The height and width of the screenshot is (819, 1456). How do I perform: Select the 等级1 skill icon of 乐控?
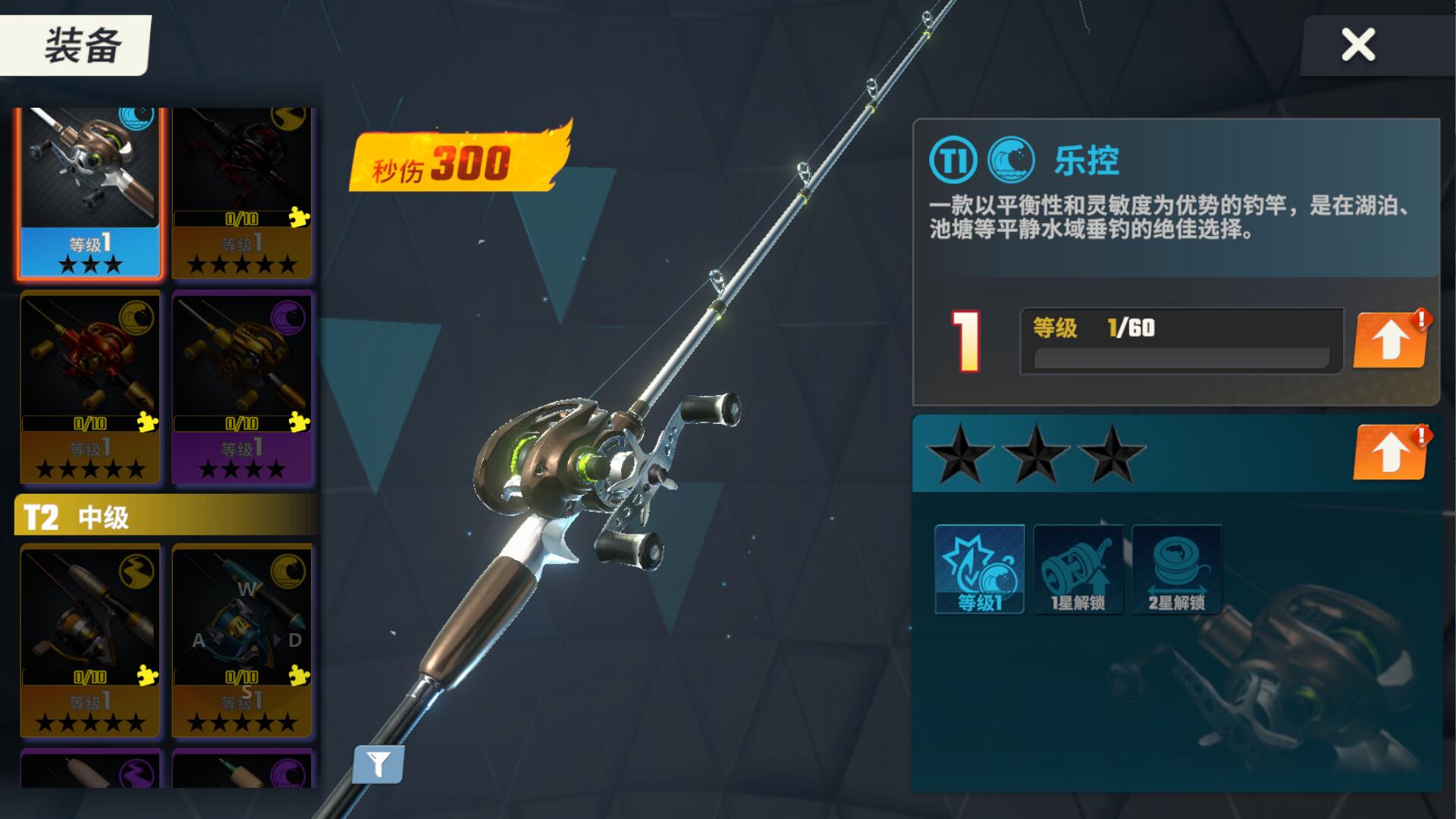tap(979, 569)
